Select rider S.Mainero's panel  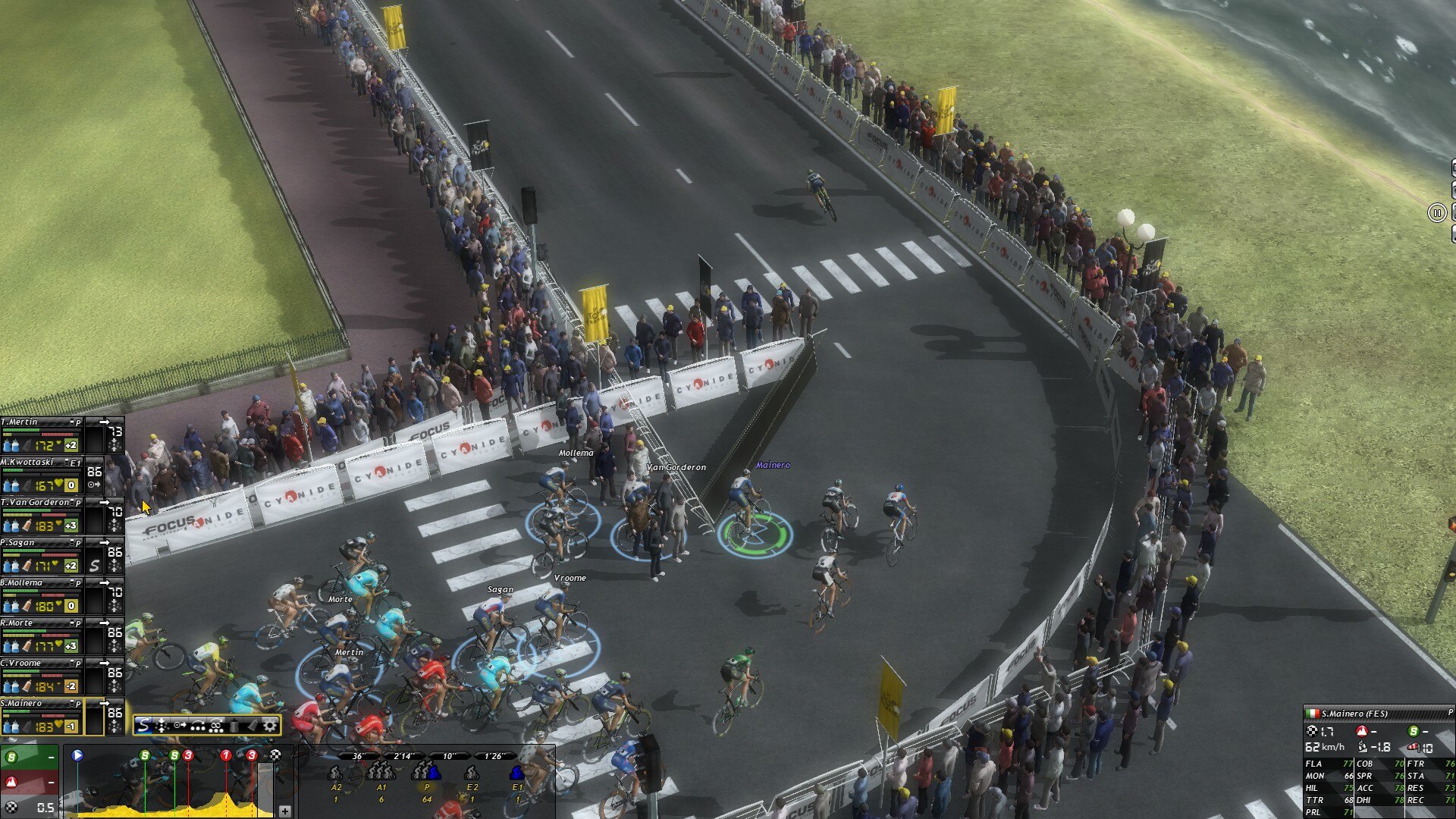click(x=42, y=716)
